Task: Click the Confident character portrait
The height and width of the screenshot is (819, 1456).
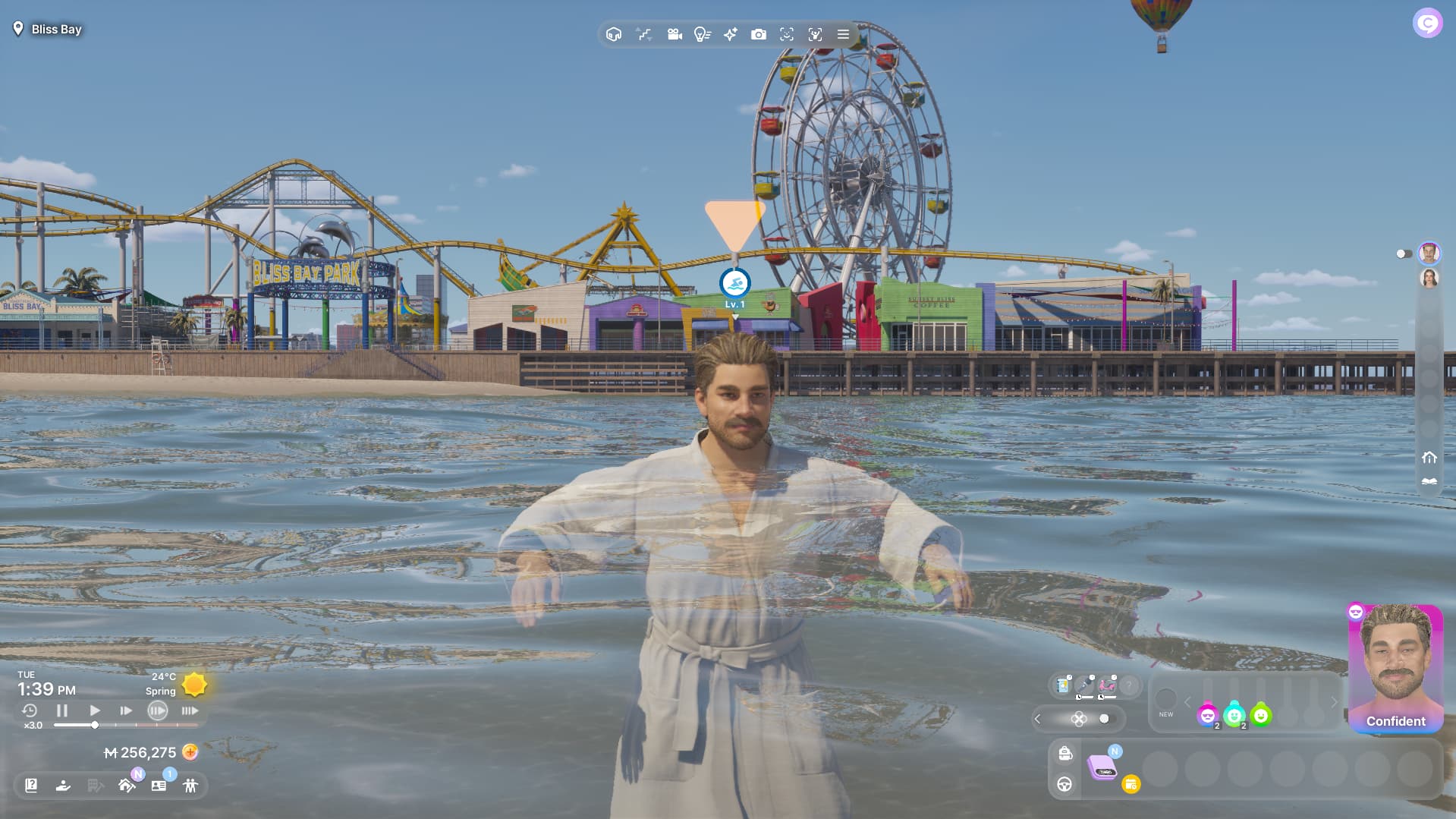Action: point(1395,668)
